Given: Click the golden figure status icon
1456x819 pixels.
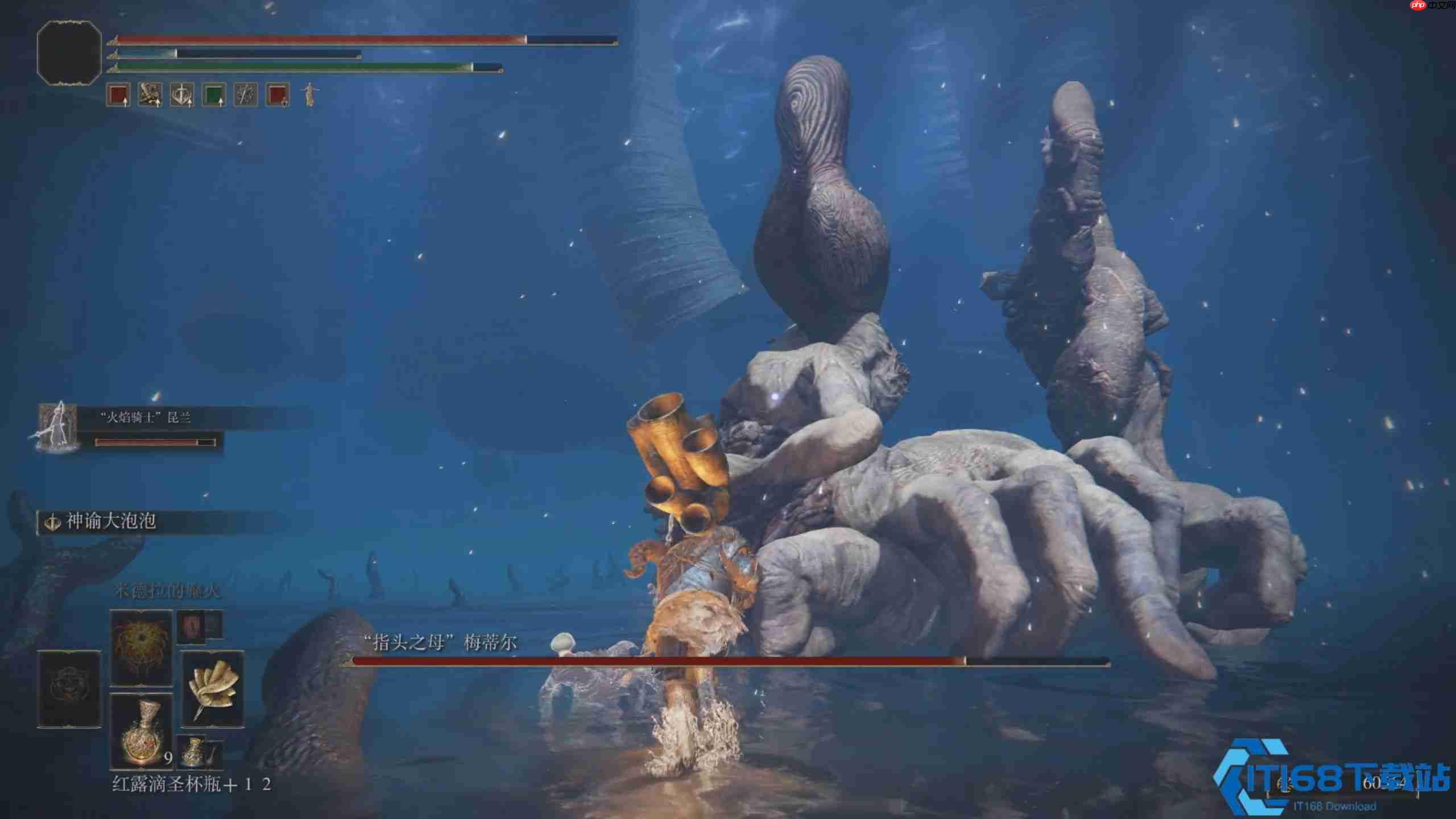Looking at the screenshot, I should click(x=309, y=94).
